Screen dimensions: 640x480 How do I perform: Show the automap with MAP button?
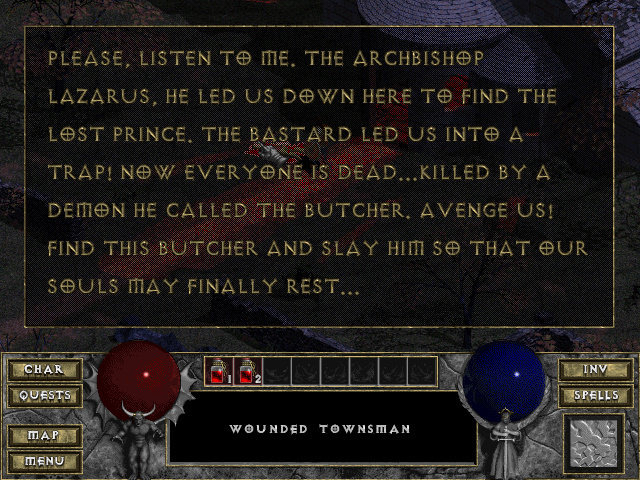pyautogui.click(x=41, y=436)
